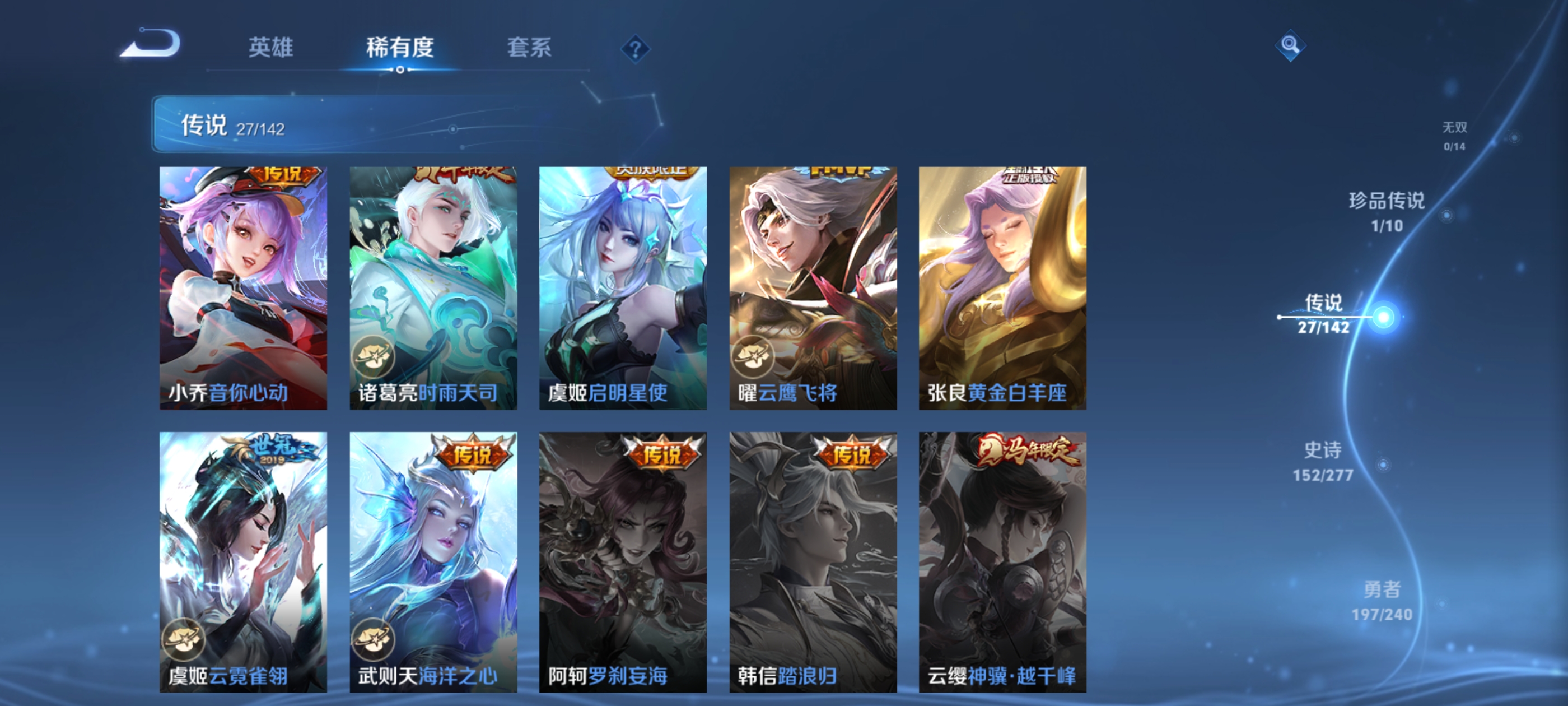Open the search magnifier icon top-right
The height and width of the screenshot is (706, 1568).
pos(1290,45)
